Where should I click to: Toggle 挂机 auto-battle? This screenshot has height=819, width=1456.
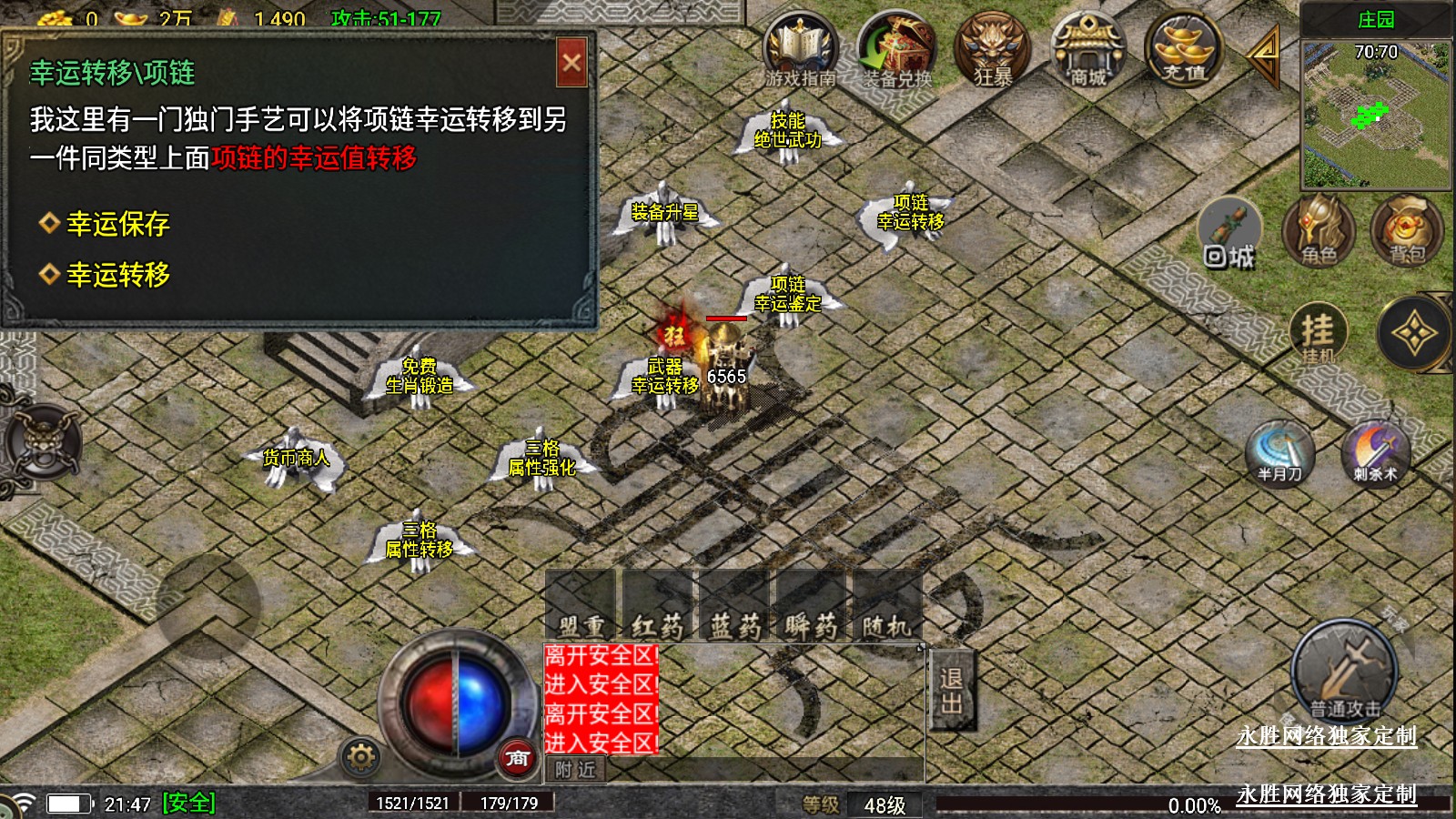click(x=1318, y=333)
